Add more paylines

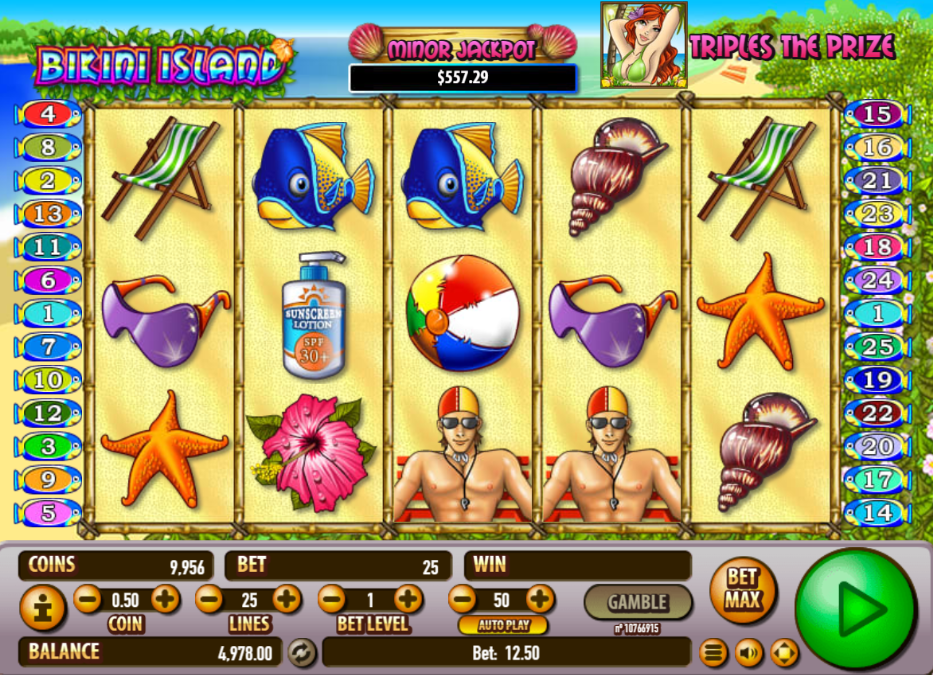[x=287, y=599]
